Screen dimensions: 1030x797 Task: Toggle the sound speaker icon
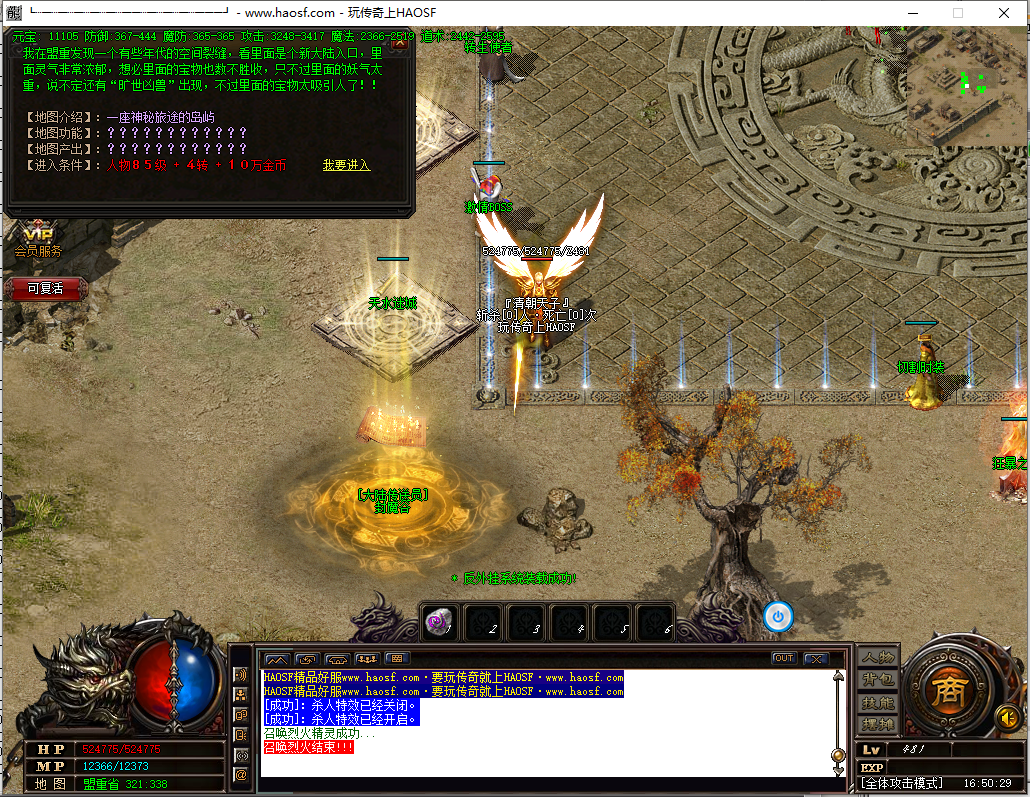(x=1007, y=717)
